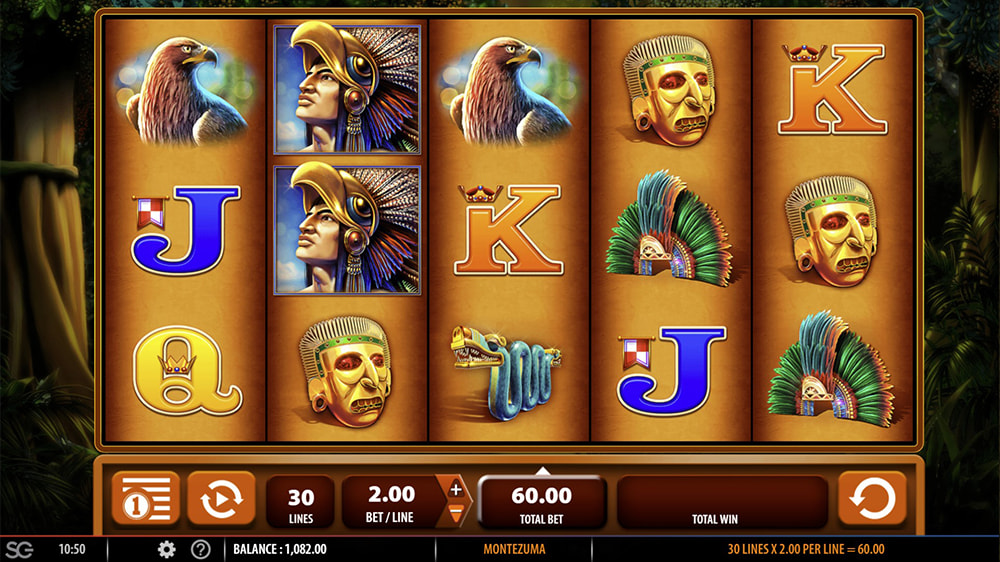This screenshot has width=1000, height=562.
Task: Open the gear settings menu
Action: 167,549
